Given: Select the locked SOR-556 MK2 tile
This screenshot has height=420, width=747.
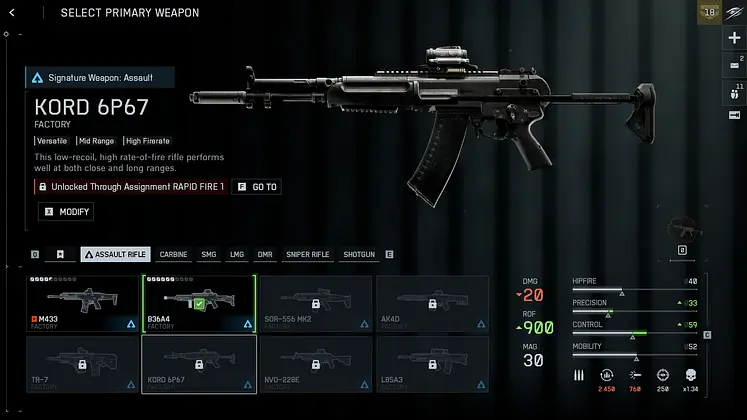Looking at the screenshot, I should point(315,303).
